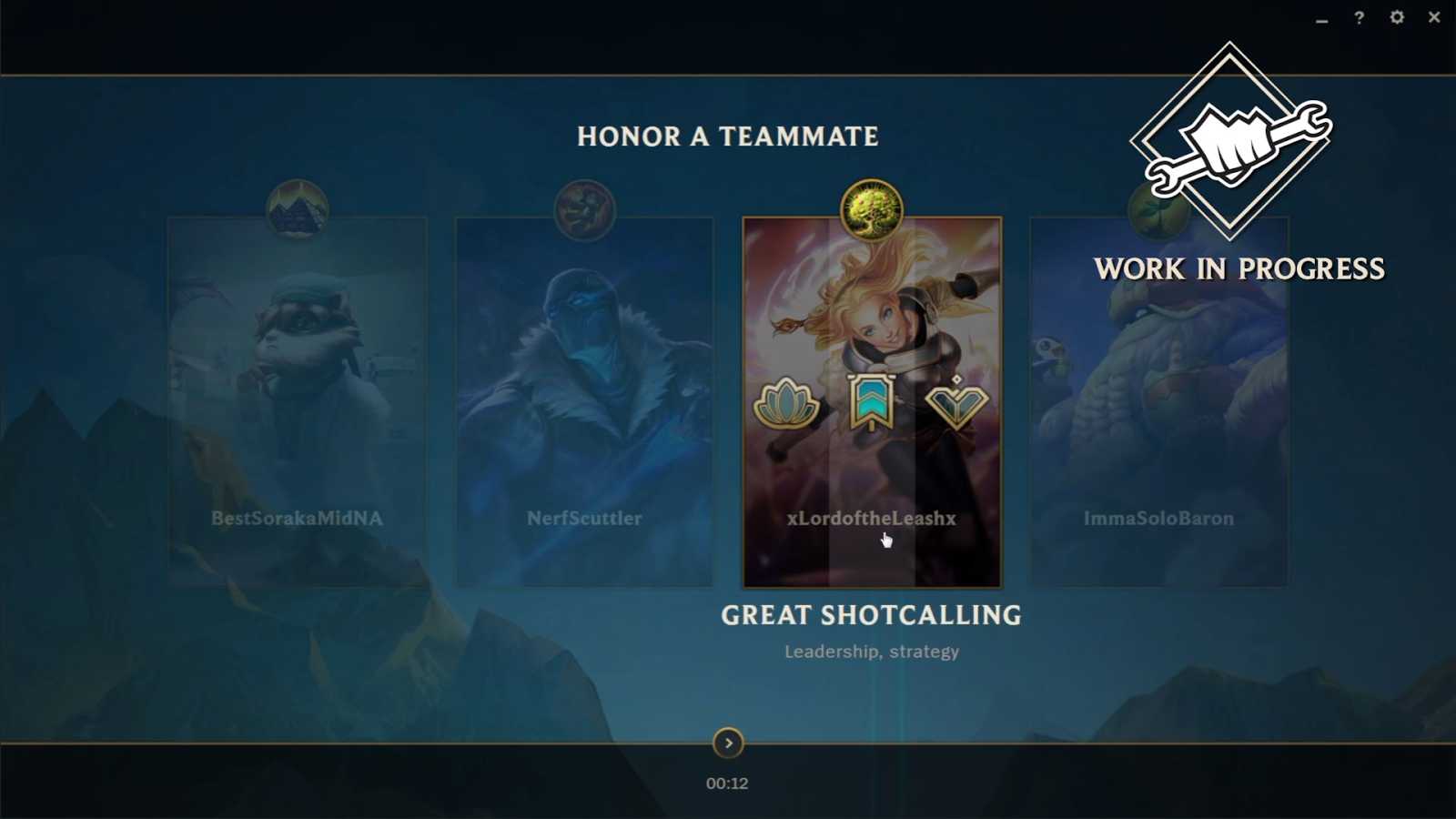Click the GREAT SHOTCALLING title text
The width and height of the screenshot is (1456, 819).
(x=870, y=615)
